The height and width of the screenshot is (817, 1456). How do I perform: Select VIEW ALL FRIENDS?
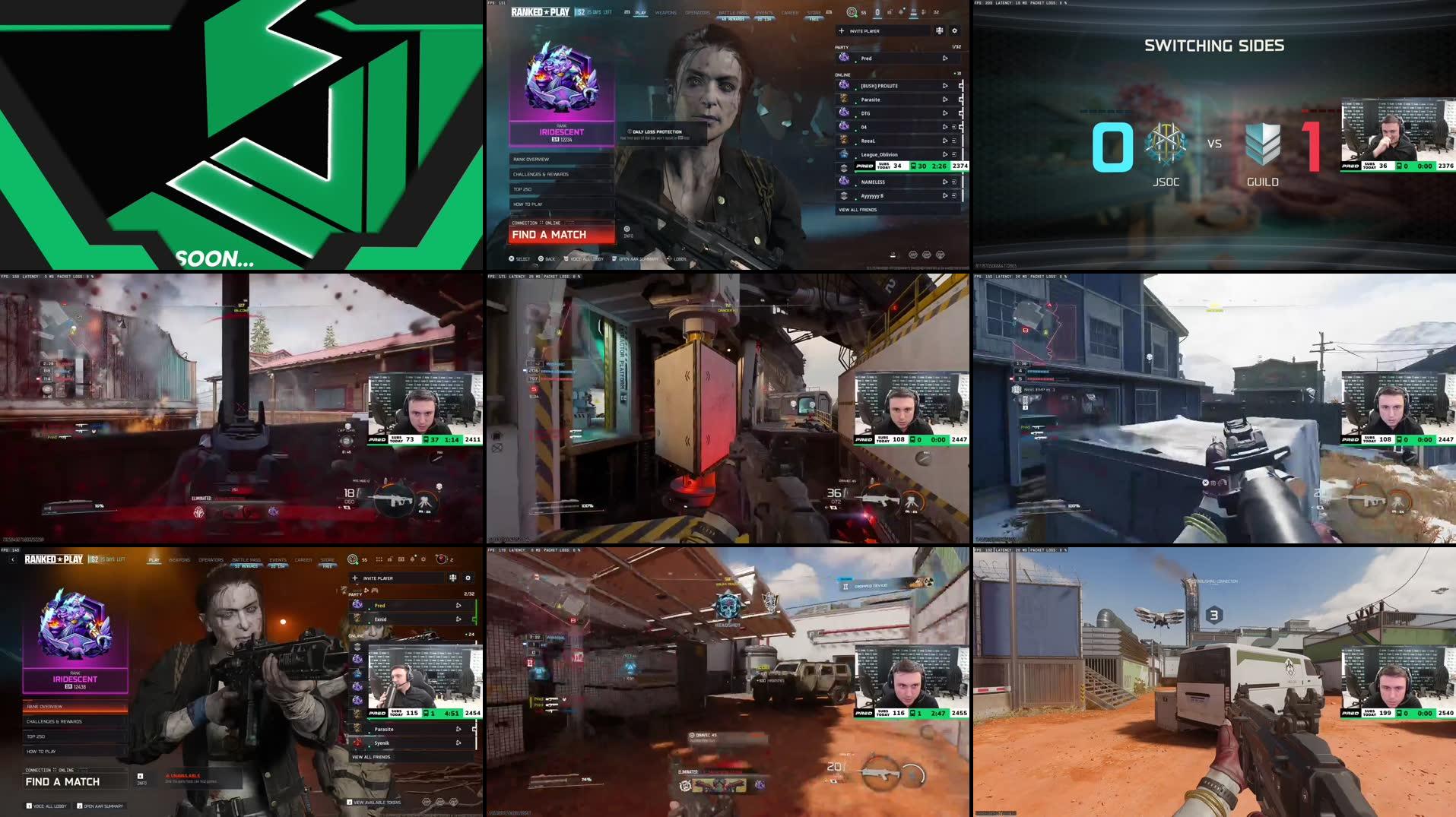pos(858,210)
